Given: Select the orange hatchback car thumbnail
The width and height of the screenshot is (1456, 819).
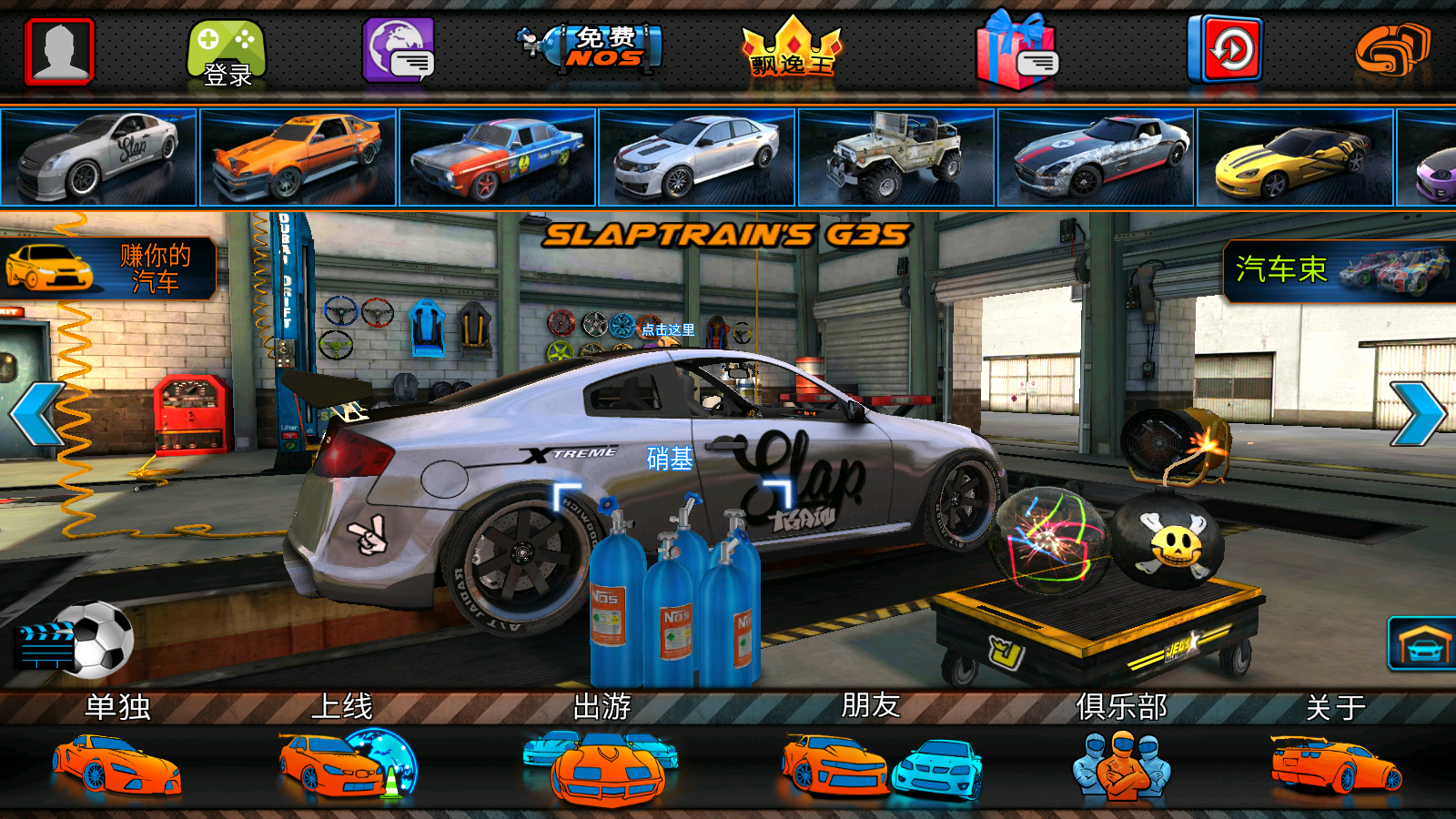Looking at the screenshot, I should click(x=298, y=157).
